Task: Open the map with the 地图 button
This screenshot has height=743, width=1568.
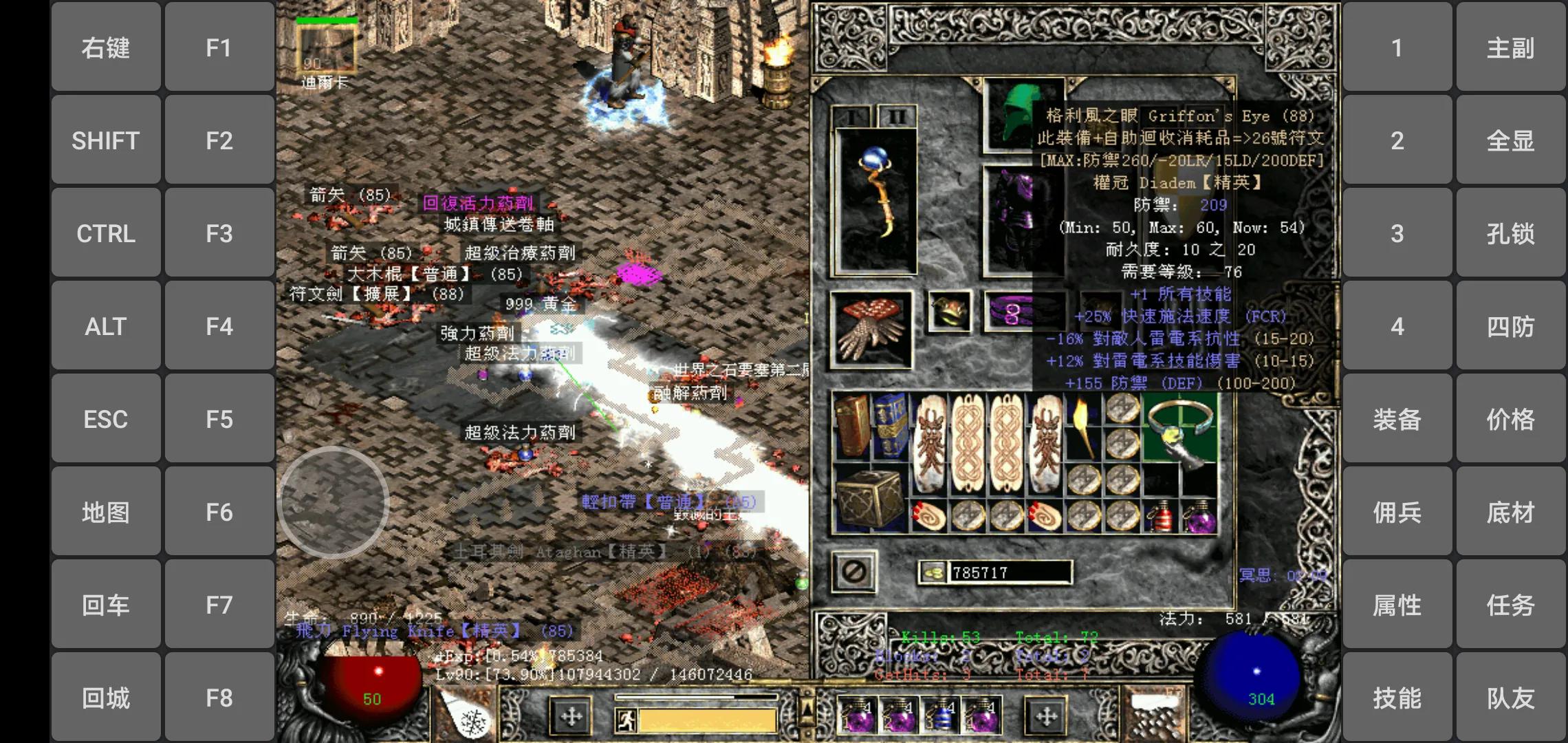Action: 106,512
